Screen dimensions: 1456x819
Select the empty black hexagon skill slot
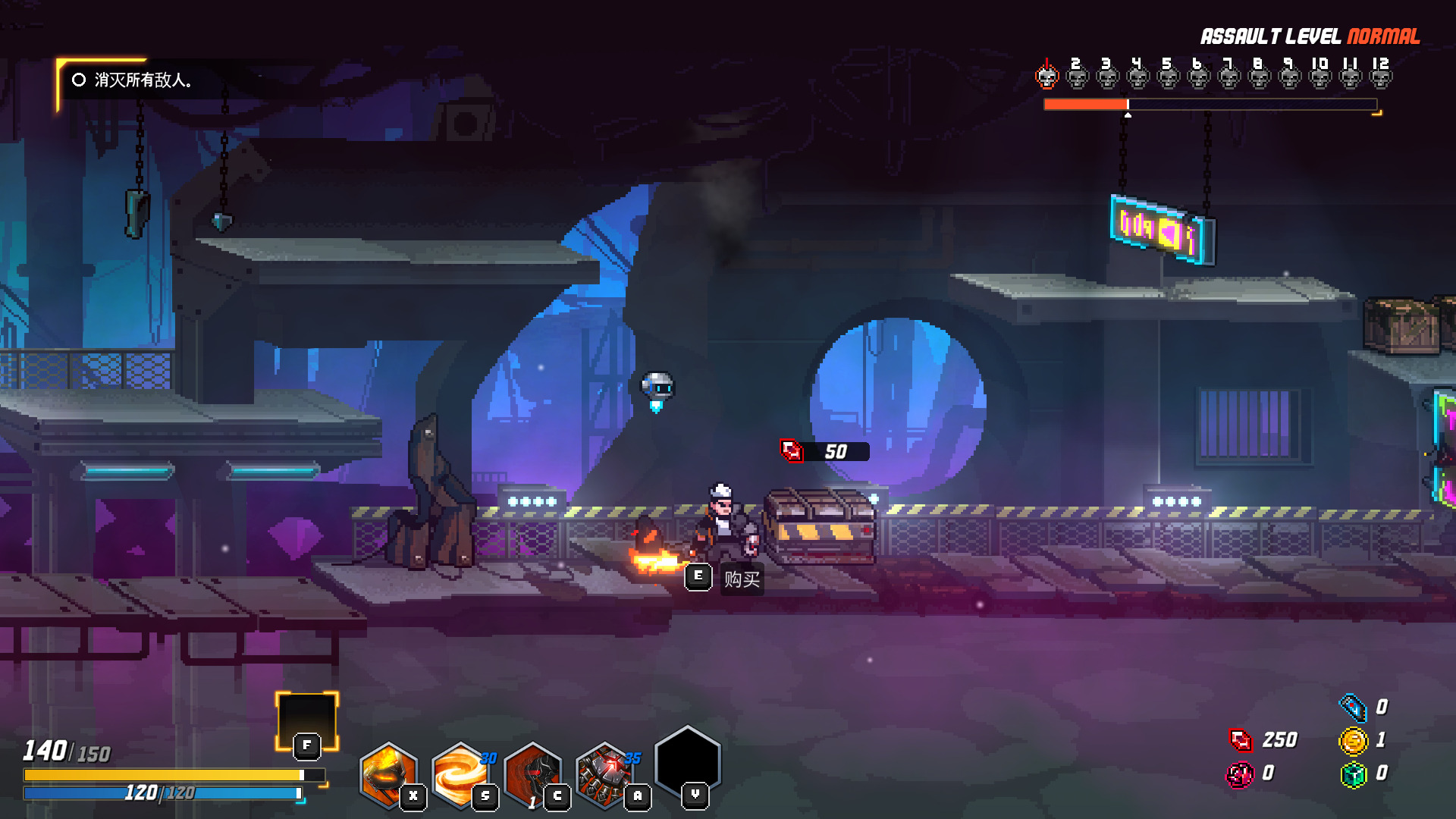tap(687, 762)
